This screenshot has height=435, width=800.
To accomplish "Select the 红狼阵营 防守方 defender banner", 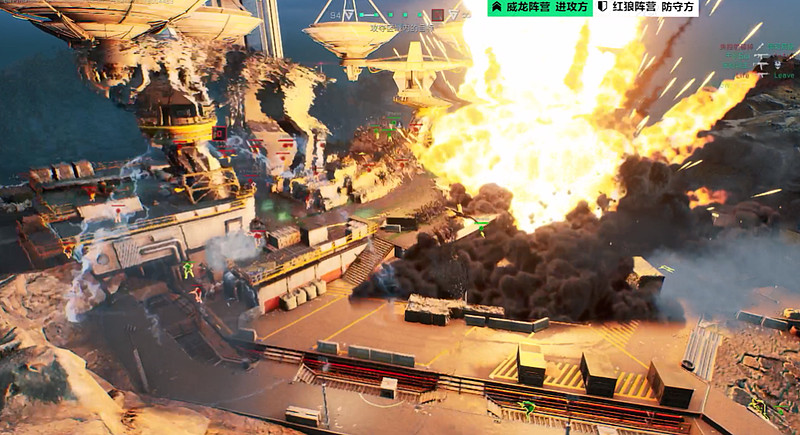I will point(646,8).
